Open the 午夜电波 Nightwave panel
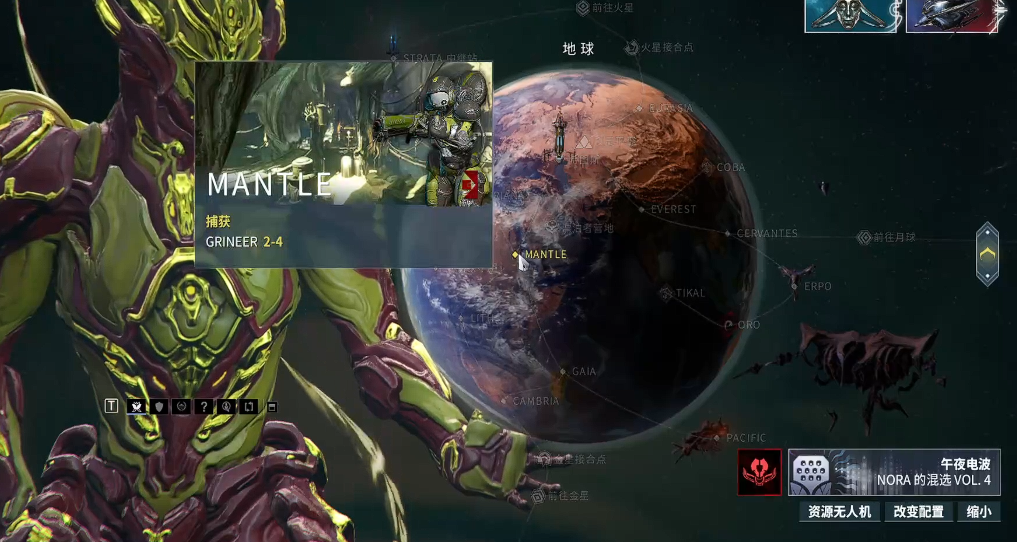 pos(893,472)
